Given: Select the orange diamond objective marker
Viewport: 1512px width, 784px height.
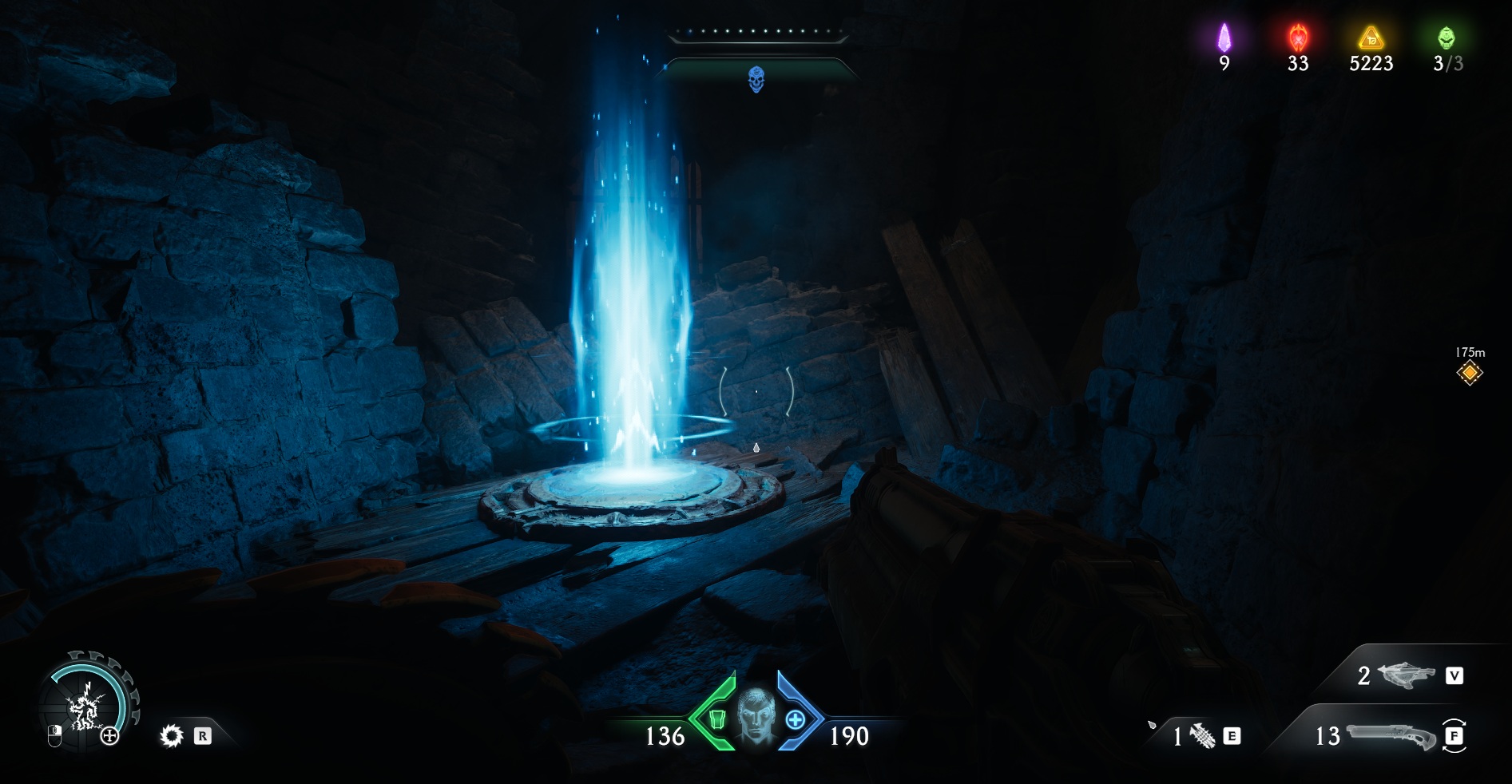Looking at the screenshot, I should pos(1469,373).
